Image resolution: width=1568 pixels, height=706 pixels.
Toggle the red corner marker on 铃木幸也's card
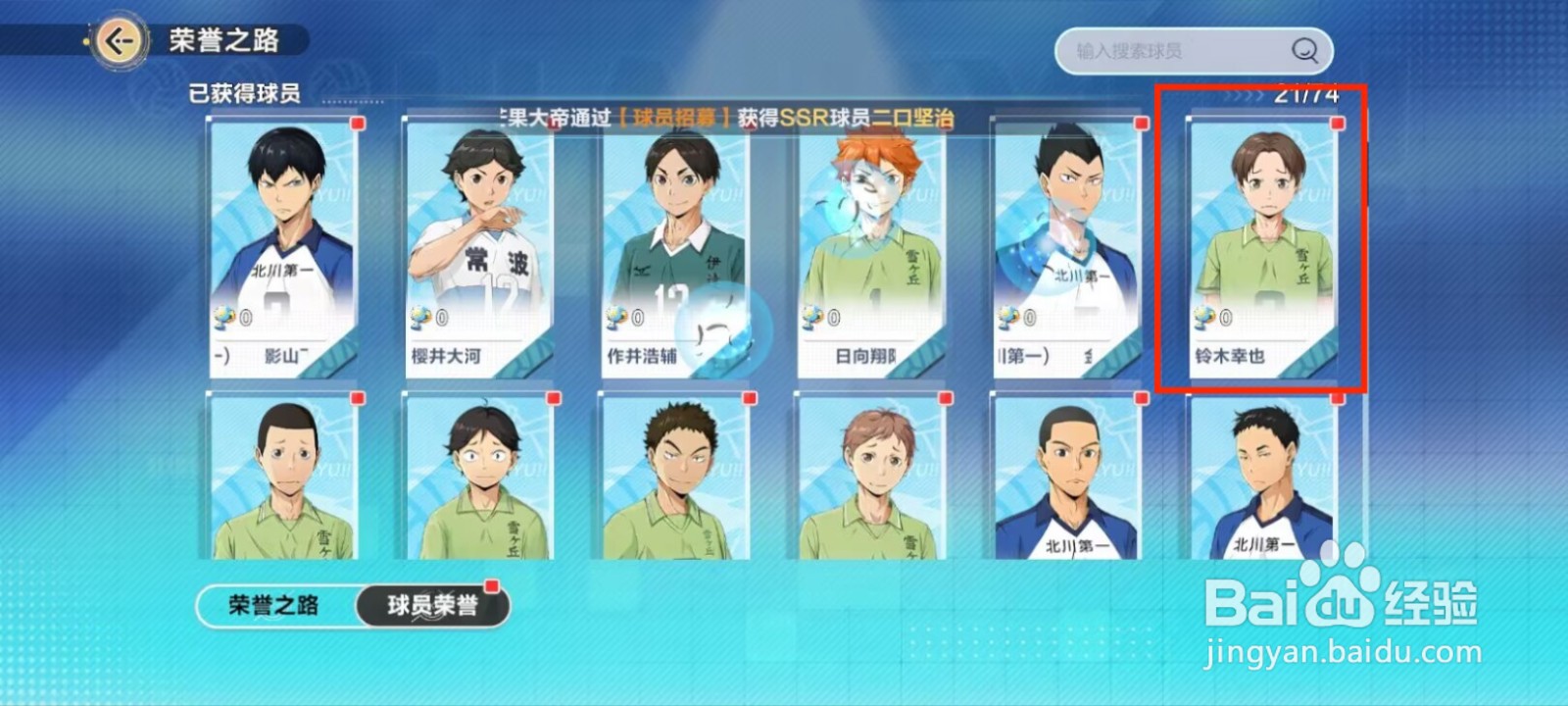(1336, 126)
